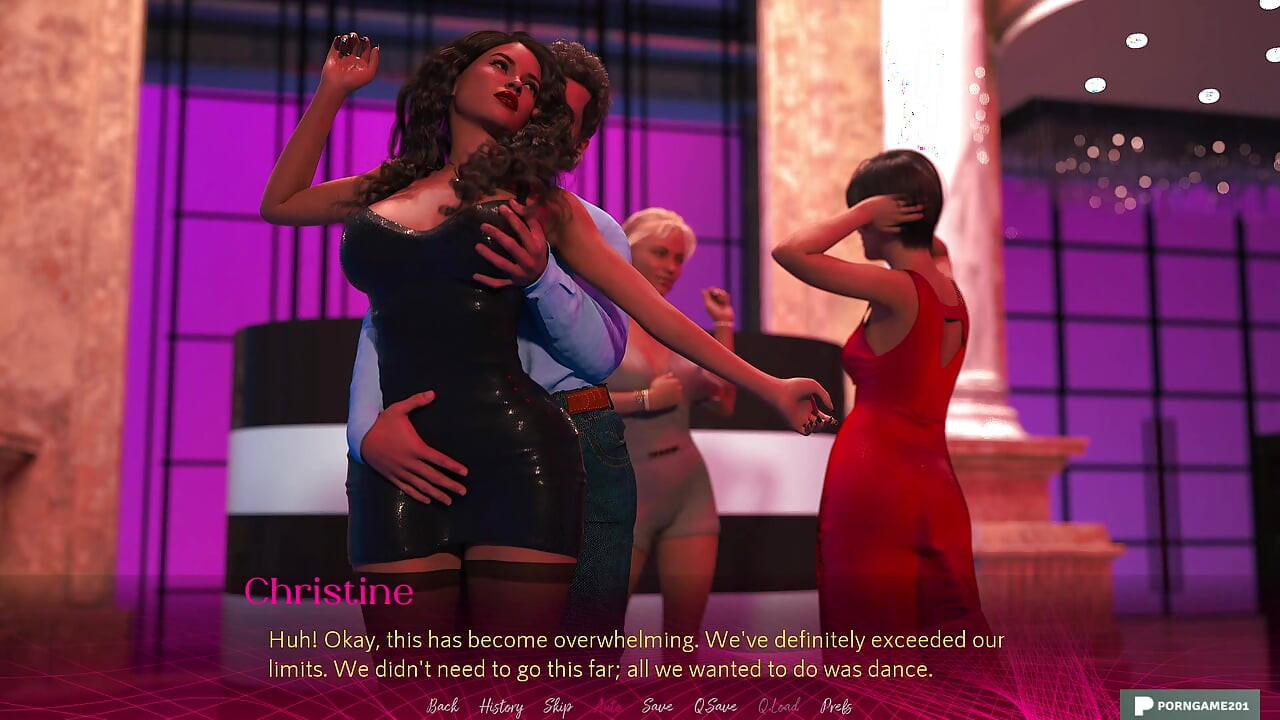Click QSave in the bottom menu
1280x720 pixels.
pyautogui.click(x=714, y=707)
